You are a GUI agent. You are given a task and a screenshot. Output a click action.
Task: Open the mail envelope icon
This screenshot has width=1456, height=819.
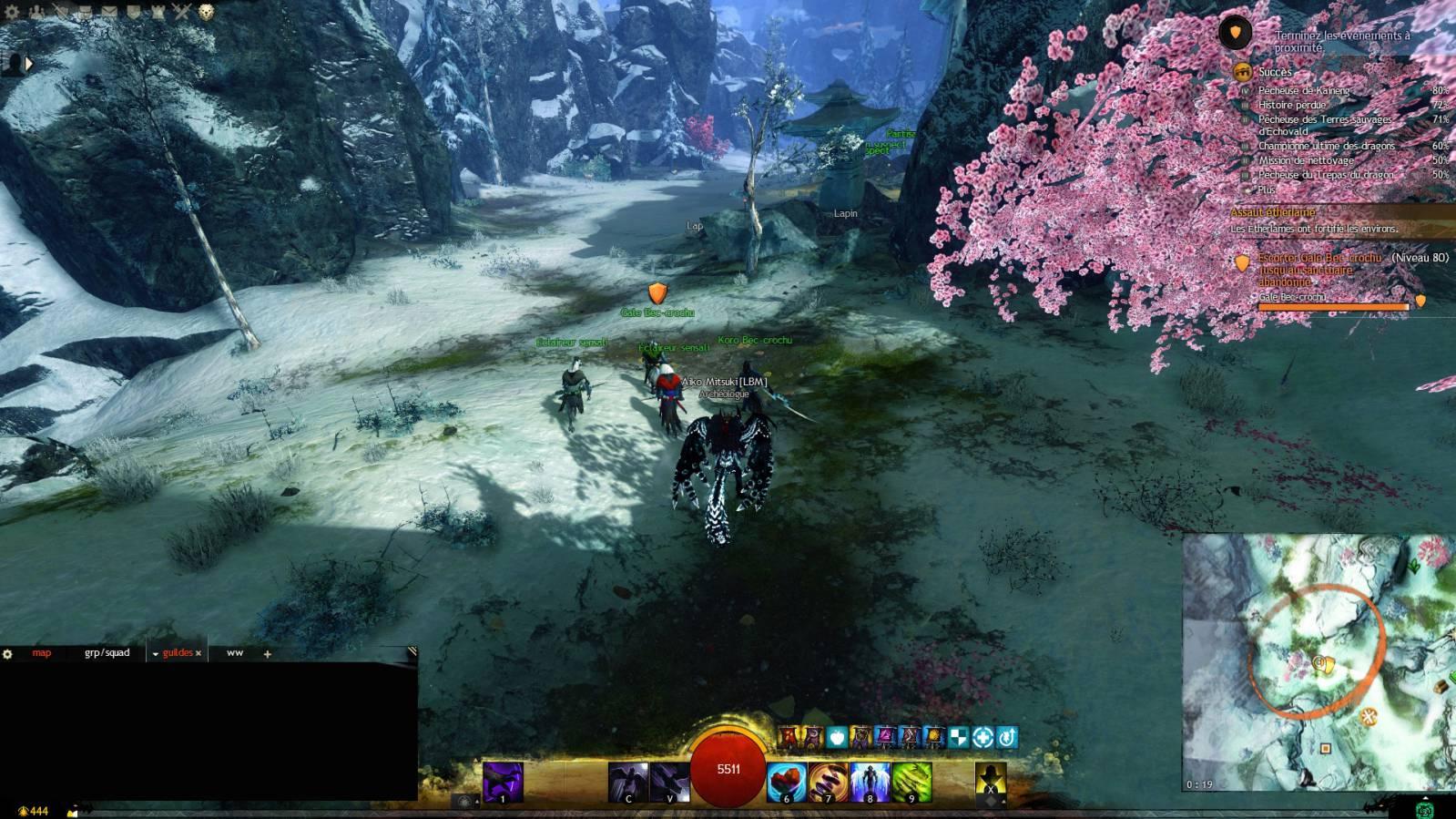109,12
